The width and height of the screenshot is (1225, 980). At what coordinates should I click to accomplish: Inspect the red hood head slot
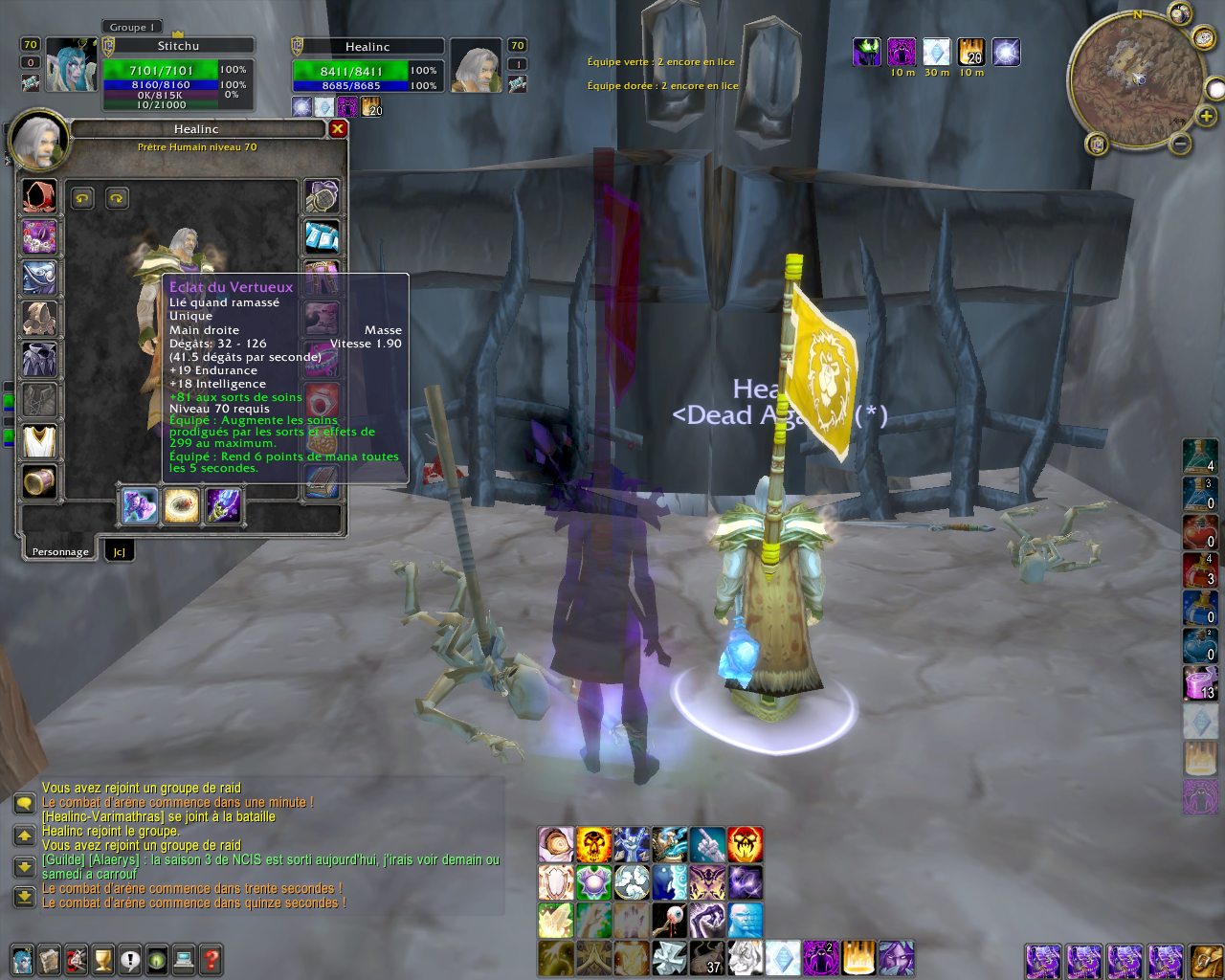coord(39,196)
